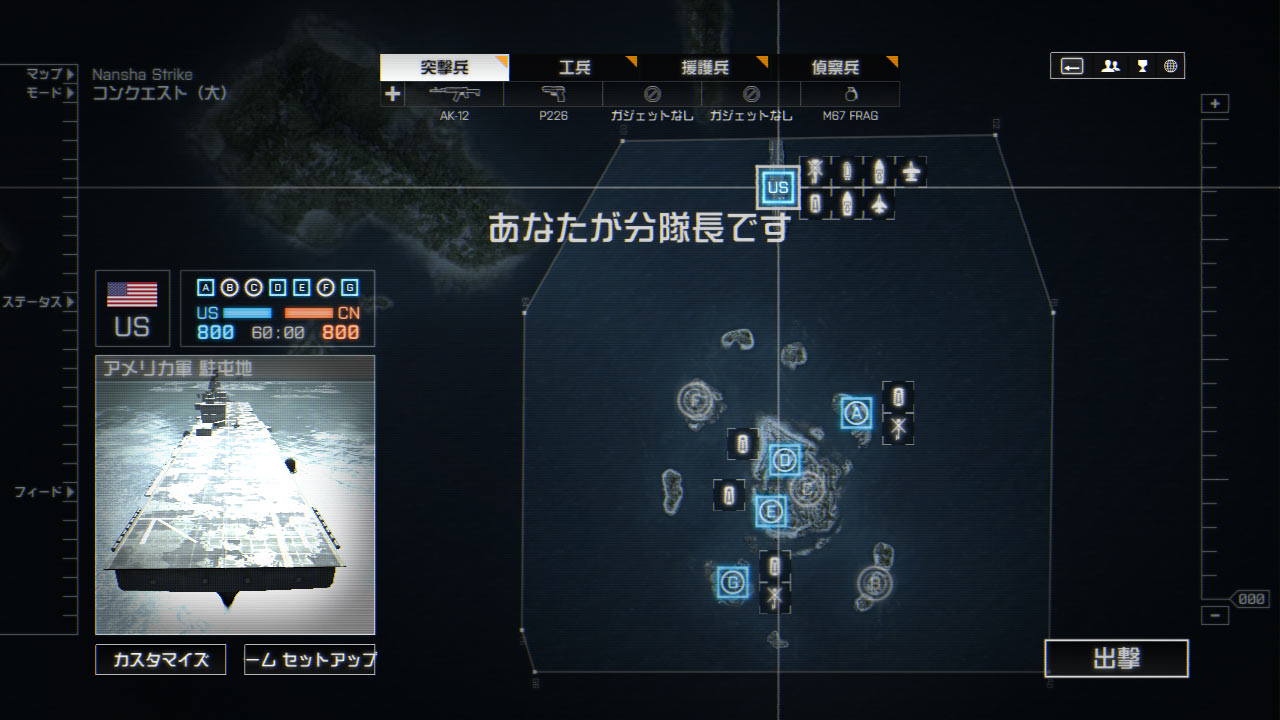Open the カスタマイズ menu
Viewport: 1280px width, 720px height.
(161, 660)
